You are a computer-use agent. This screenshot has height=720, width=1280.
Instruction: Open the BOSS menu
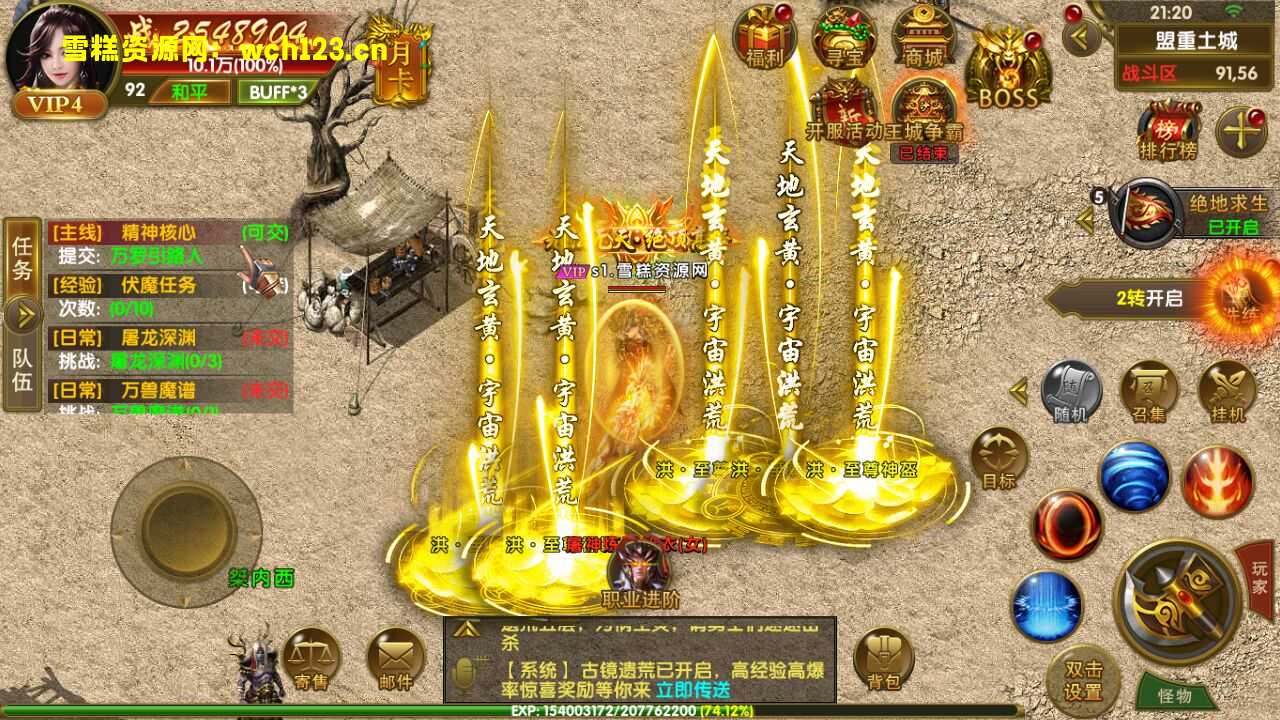[x=1008, y=68]
